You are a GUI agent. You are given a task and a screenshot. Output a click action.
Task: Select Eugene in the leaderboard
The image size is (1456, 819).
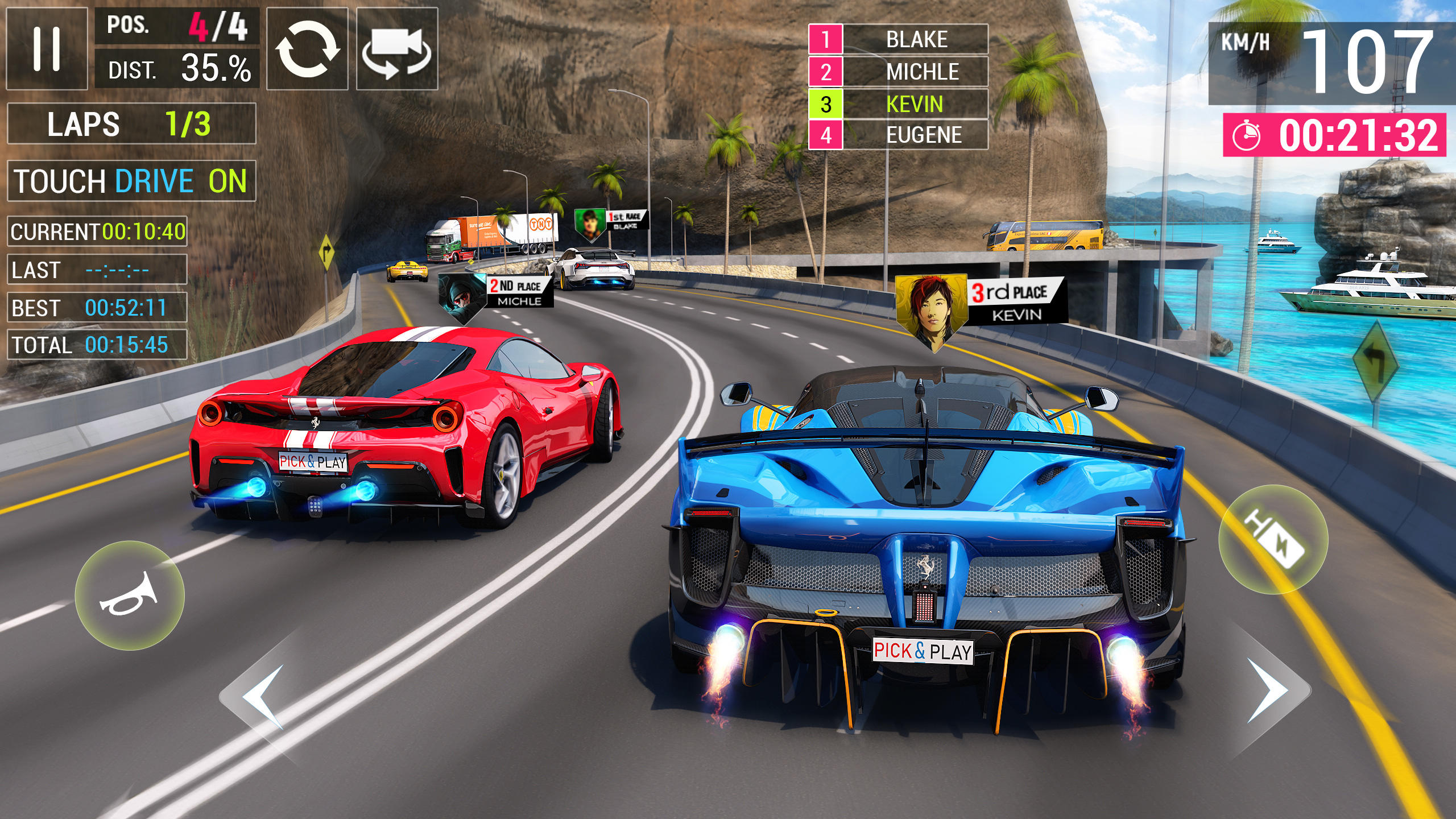tap(898, 135)
